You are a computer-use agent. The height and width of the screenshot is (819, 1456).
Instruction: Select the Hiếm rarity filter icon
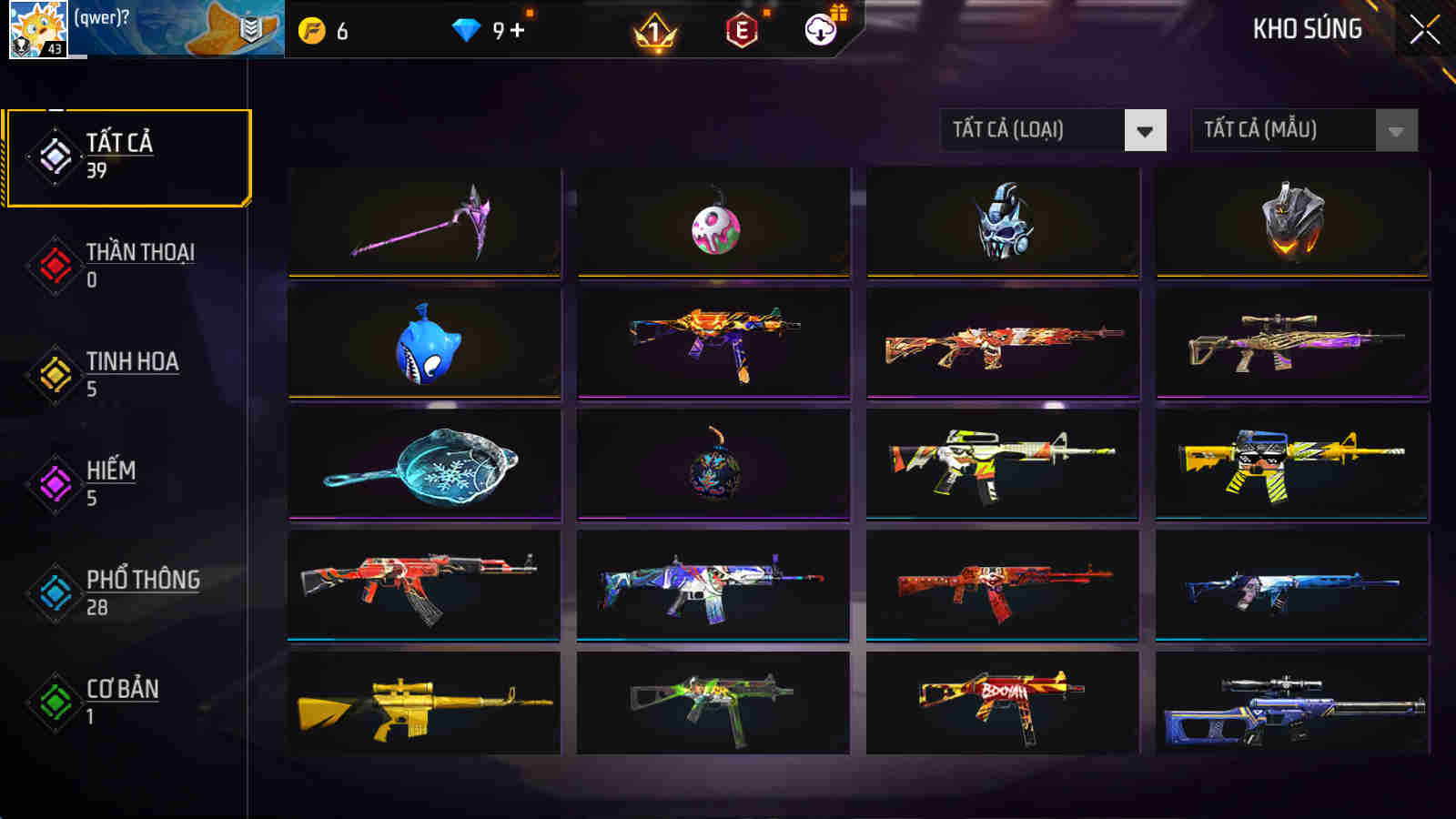pyautogui.click(x=53, y=482)
